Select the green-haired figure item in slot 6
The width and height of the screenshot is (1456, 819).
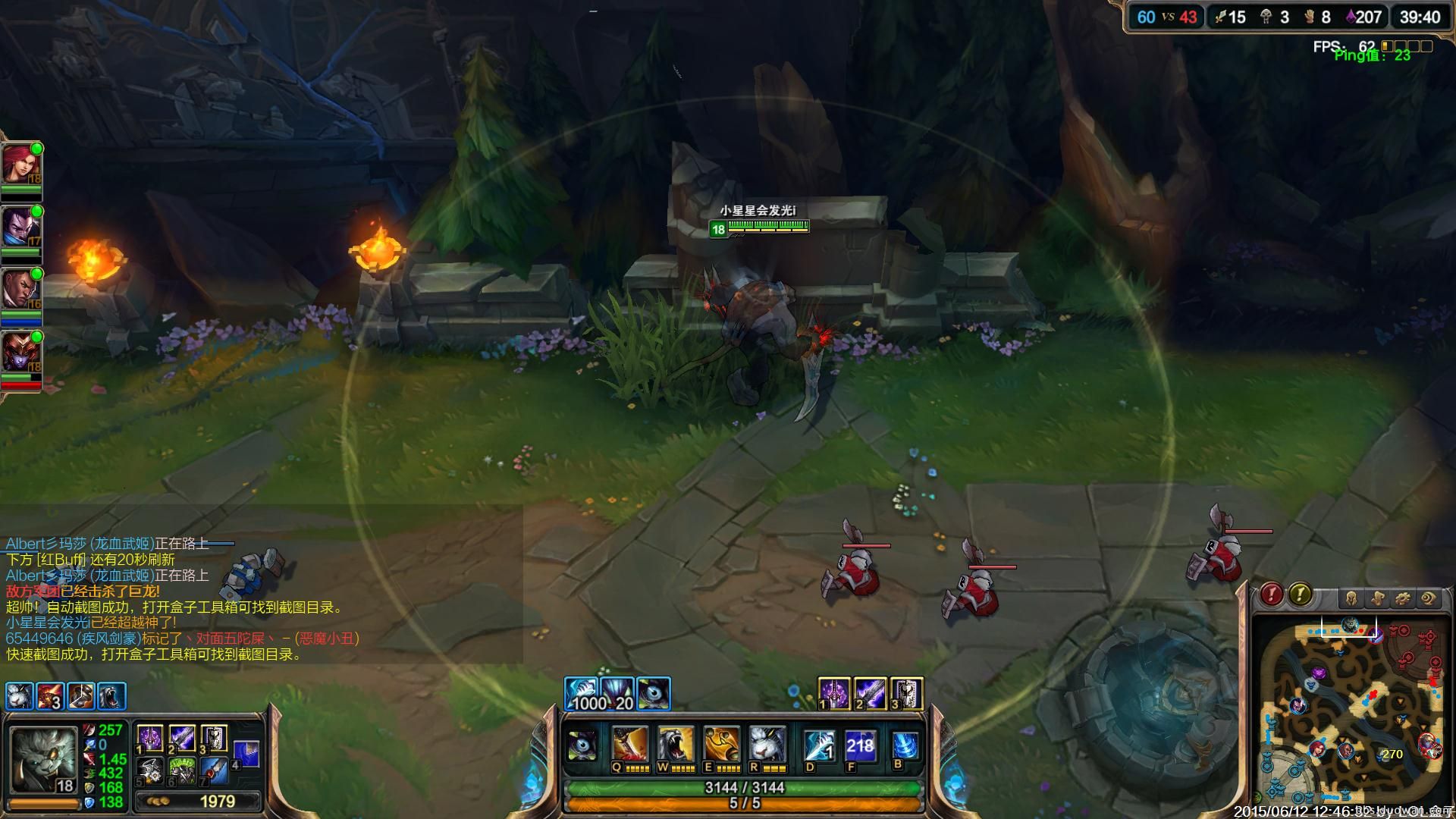point(181,771)
